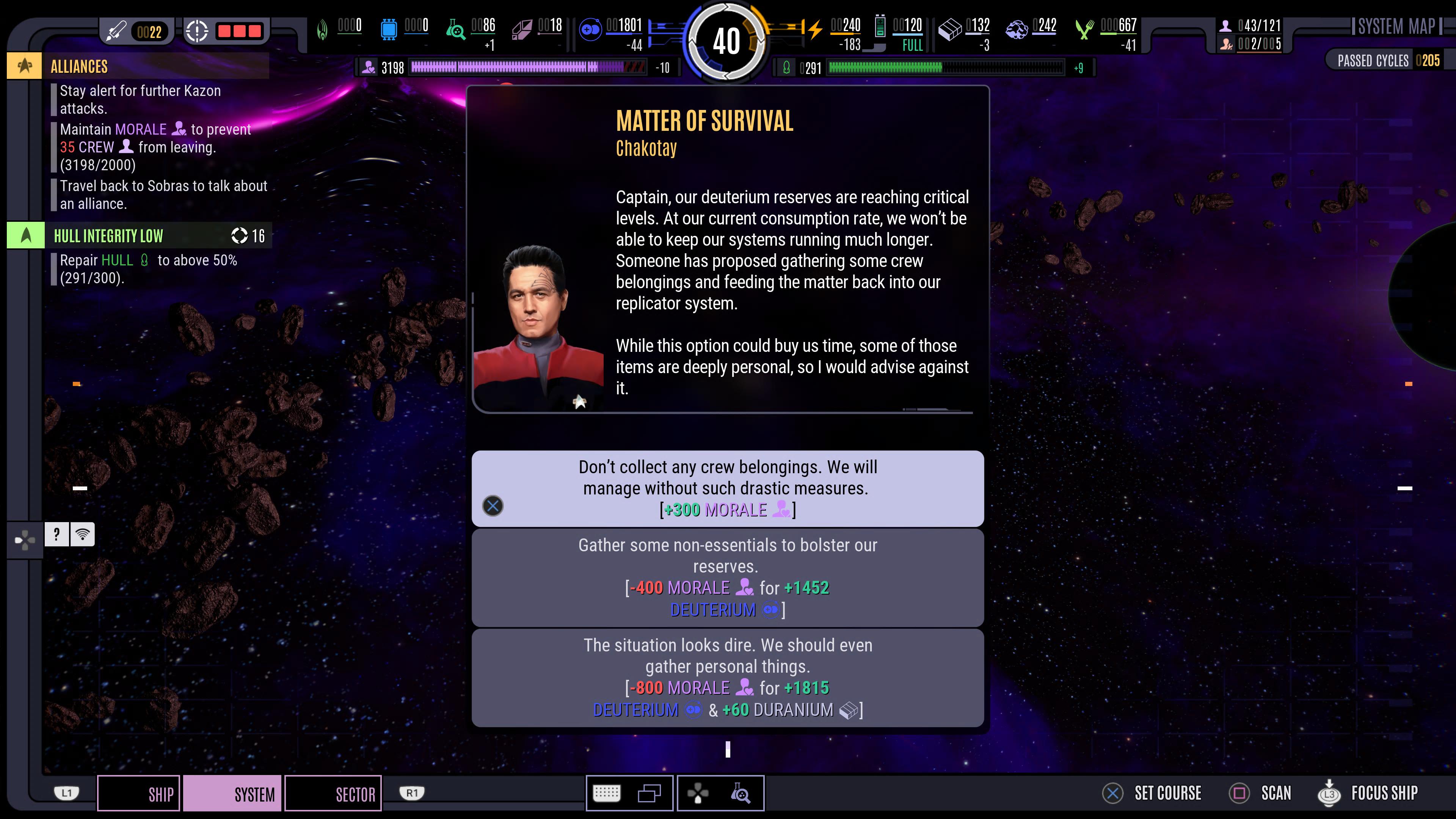Pick "We should even gather personal things" option

(x=728, y=677)
